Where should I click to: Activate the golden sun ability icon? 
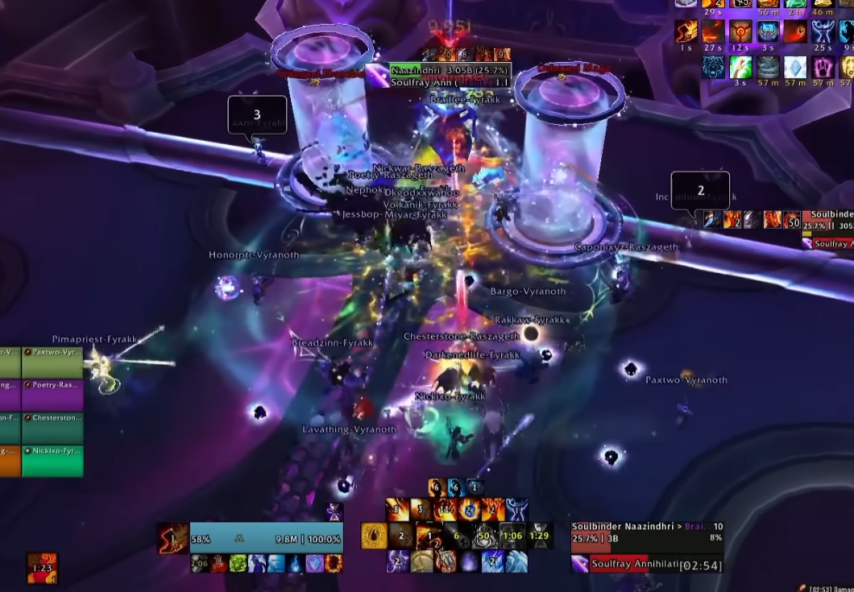pyautogui.click(x=374, y=537)
